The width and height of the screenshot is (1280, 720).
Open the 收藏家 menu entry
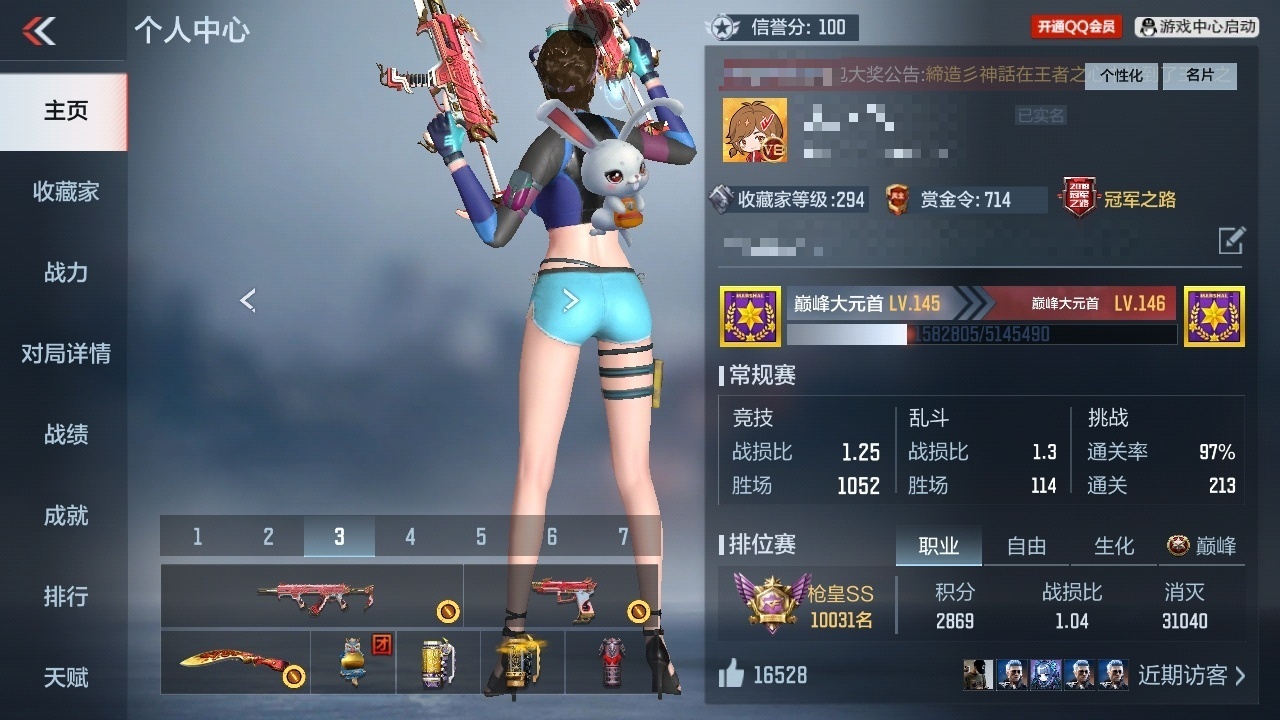tap(65, 192)
